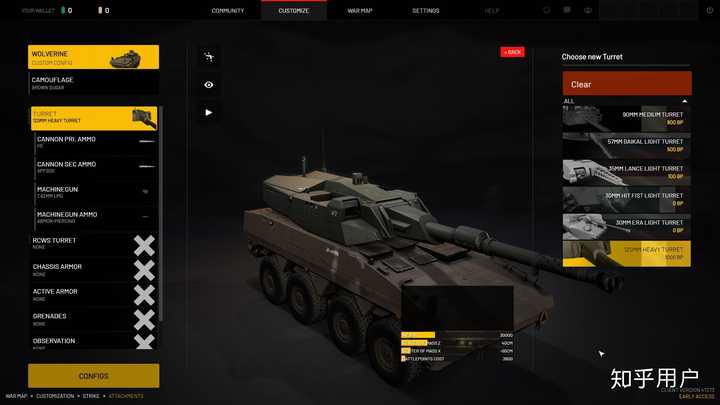720x405 pixels.
Task: Switch to the War Map tab
Action: (x=360, y=10)
